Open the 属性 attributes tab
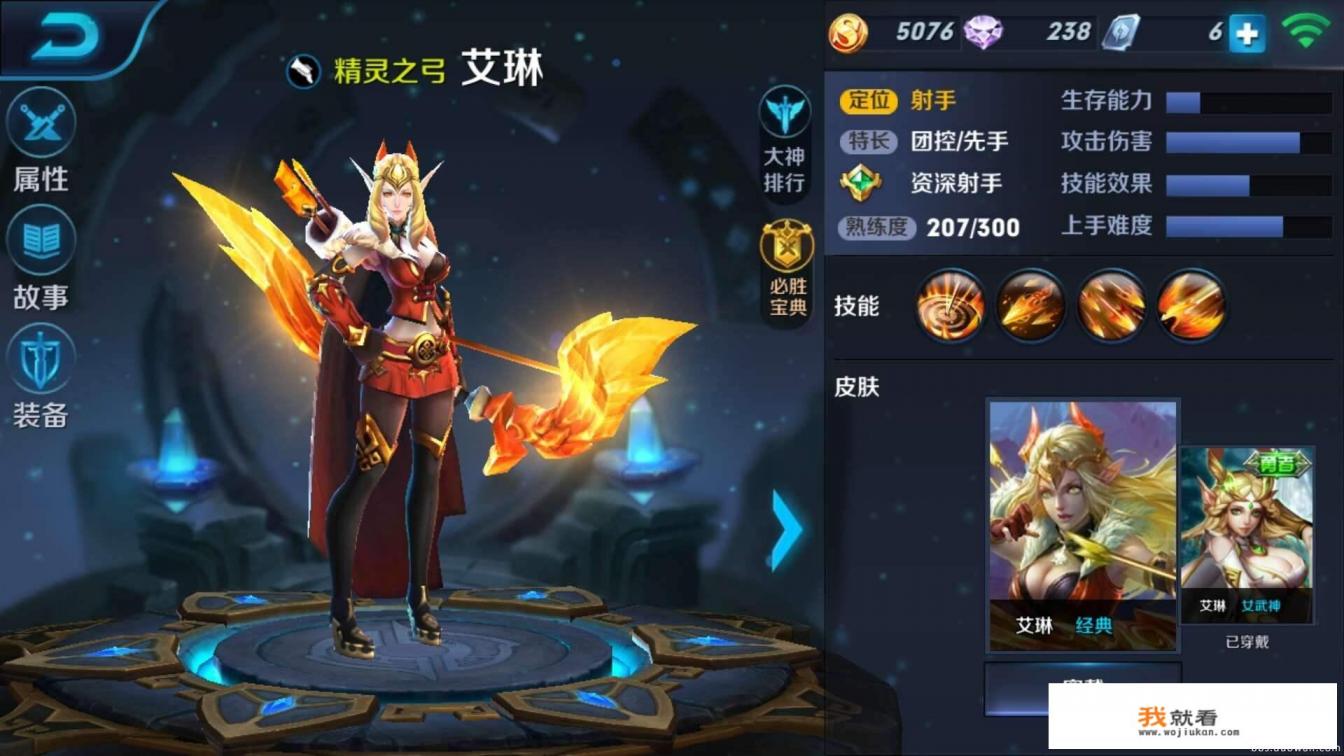Image resolution: width=1344 pixels, height=756 pixels. 41,140
